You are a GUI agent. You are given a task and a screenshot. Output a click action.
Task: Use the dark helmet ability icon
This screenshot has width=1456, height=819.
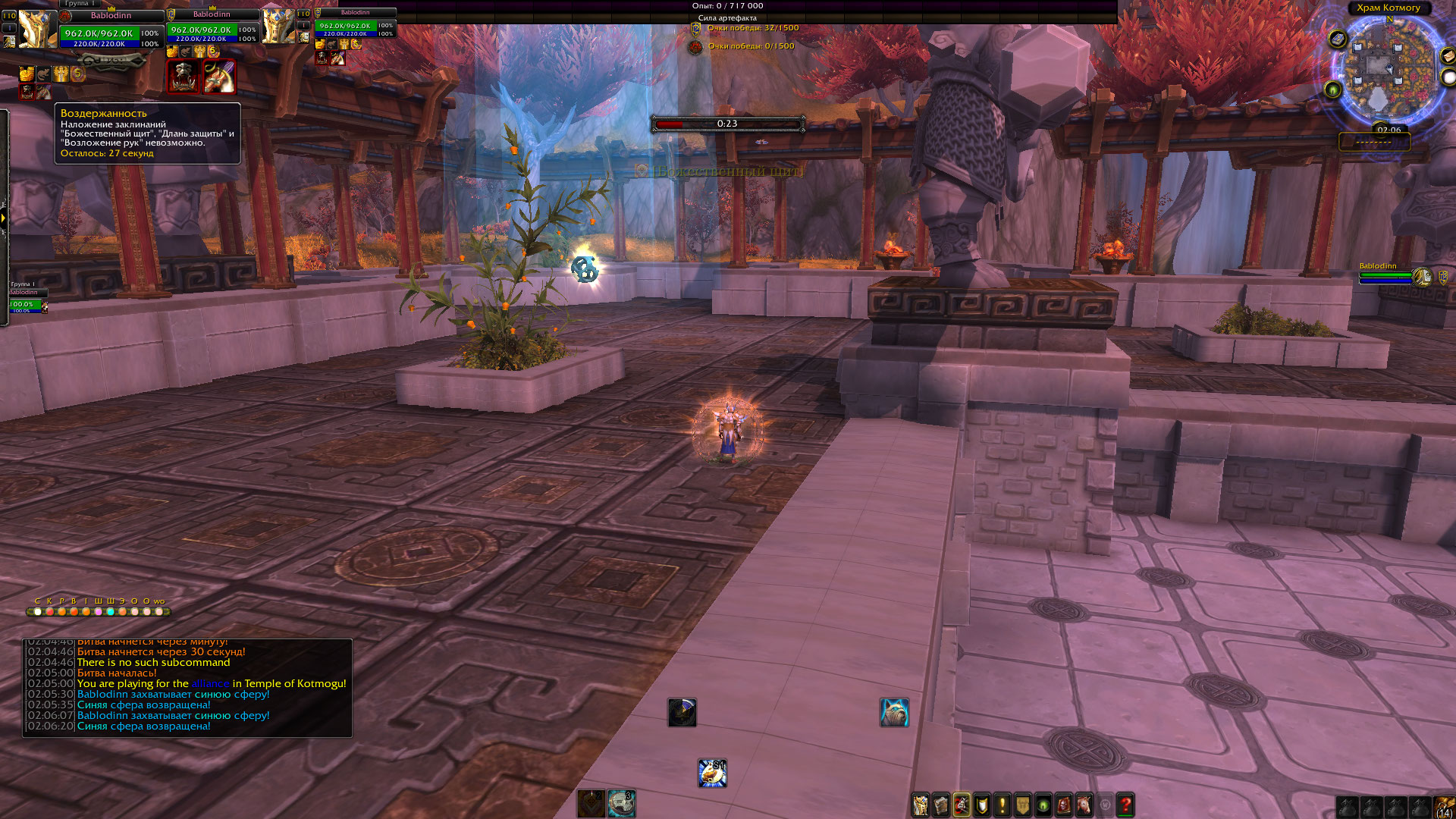point(682,713)
